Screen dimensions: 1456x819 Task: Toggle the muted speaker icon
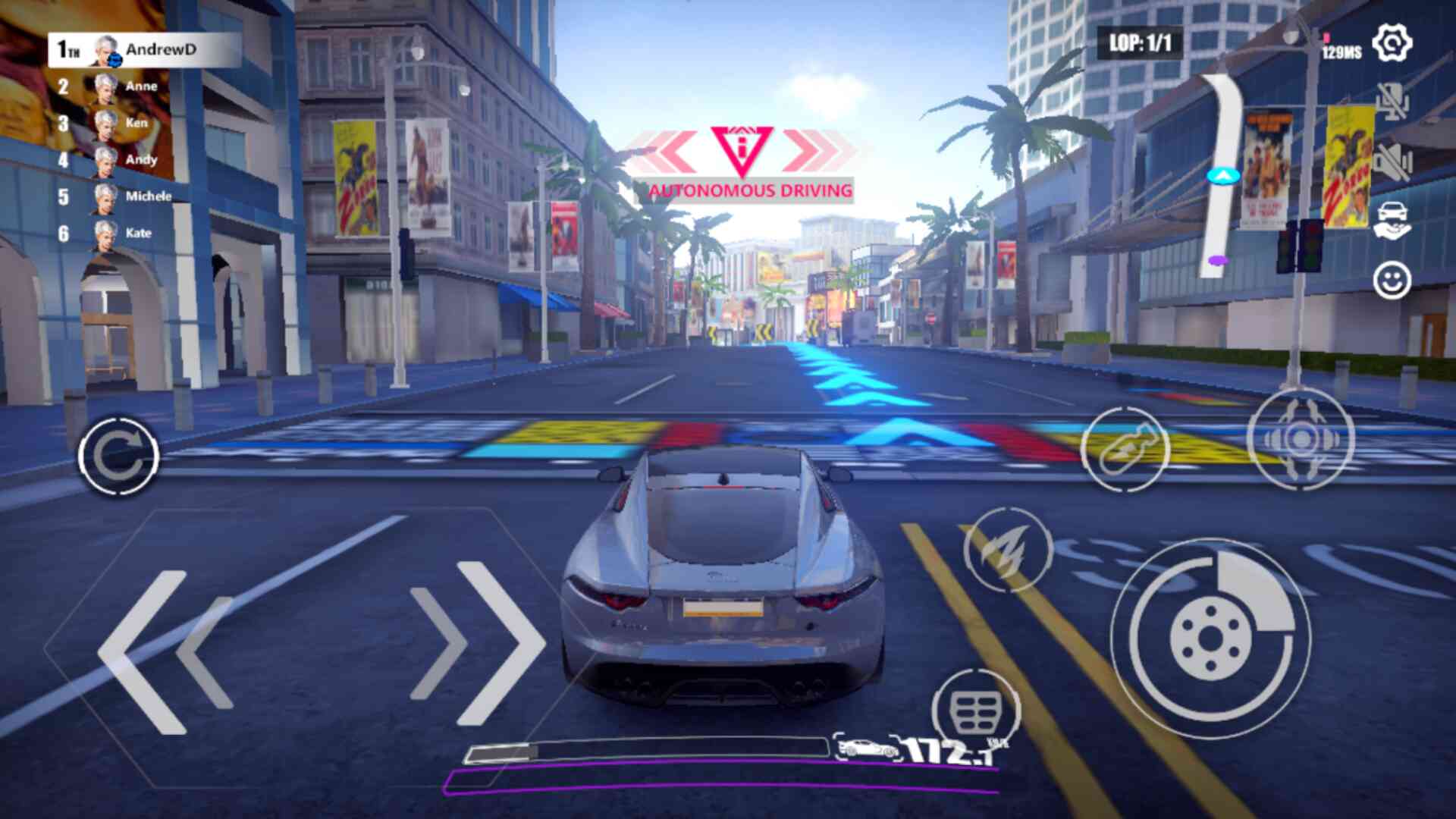pos(1392,161)
